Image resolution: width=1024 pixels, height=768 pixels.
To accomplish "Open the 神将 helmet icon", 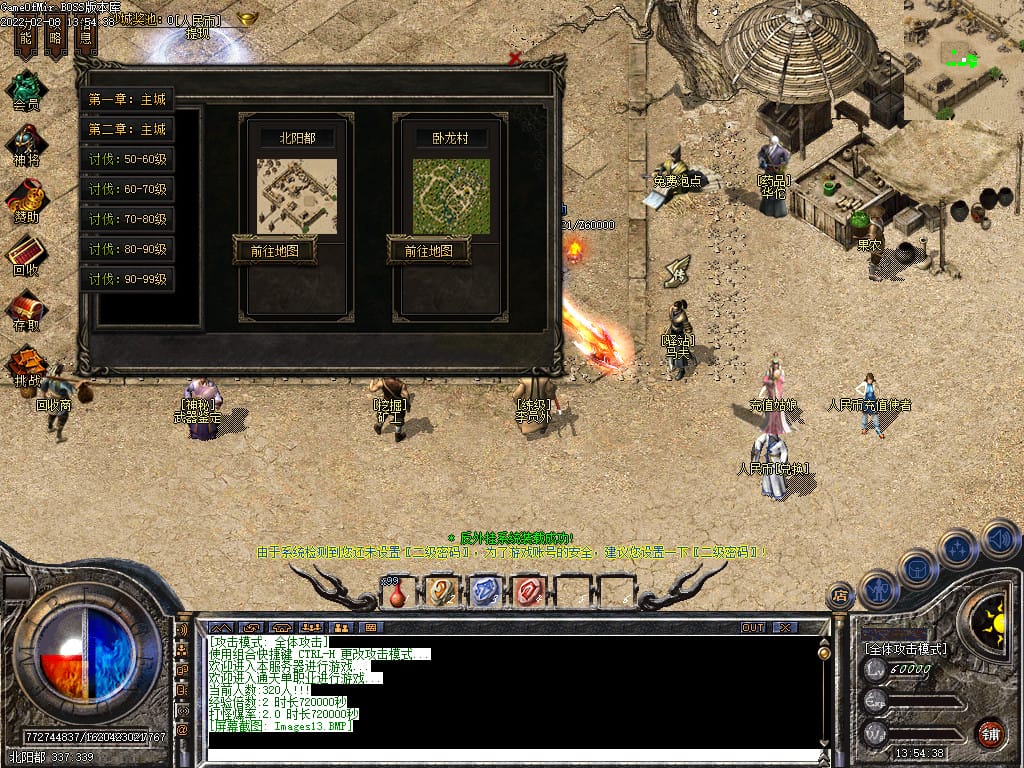I will pyautogui.click(x=26, y=144).
